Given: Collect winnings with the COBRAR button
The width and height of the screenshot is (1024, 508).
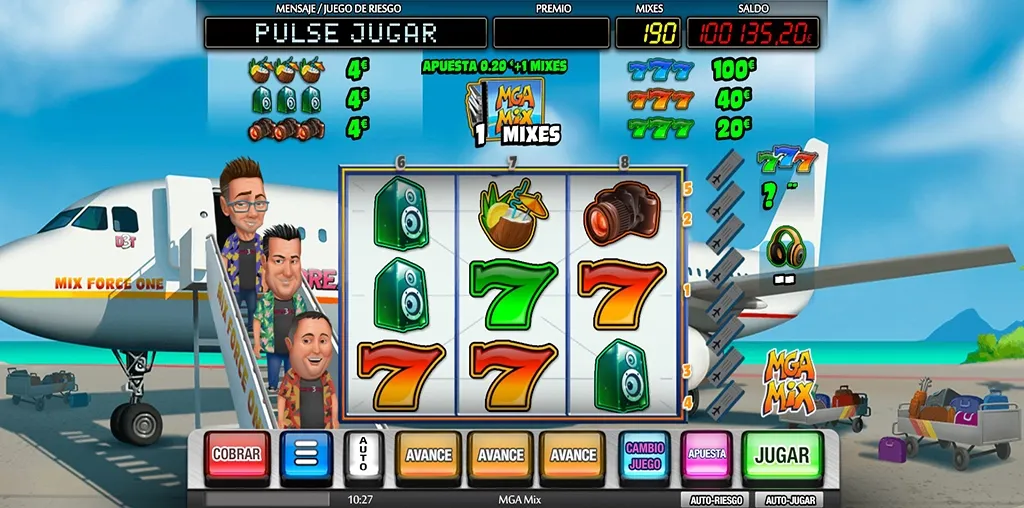Looking at the screenshot, I should pos(236,456).
